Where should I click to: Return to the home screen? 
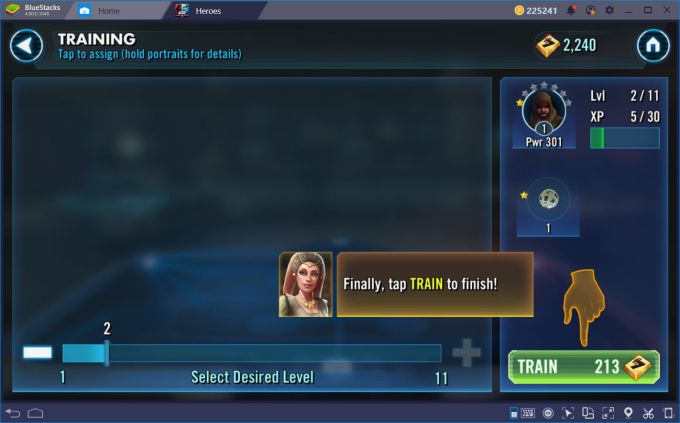(652, 45)
